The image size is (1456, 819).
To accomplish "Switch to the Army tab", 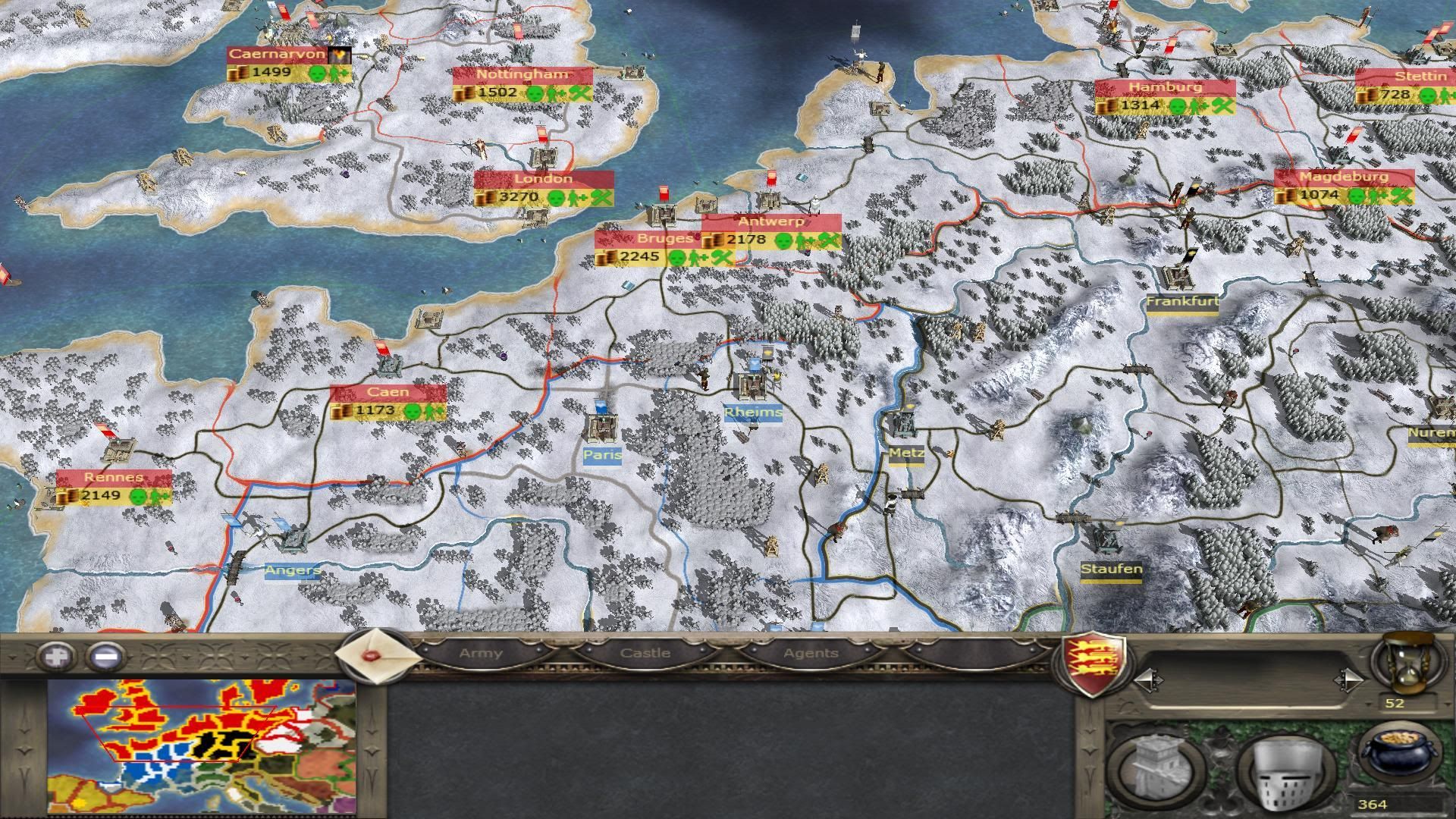I will (481, 653).
